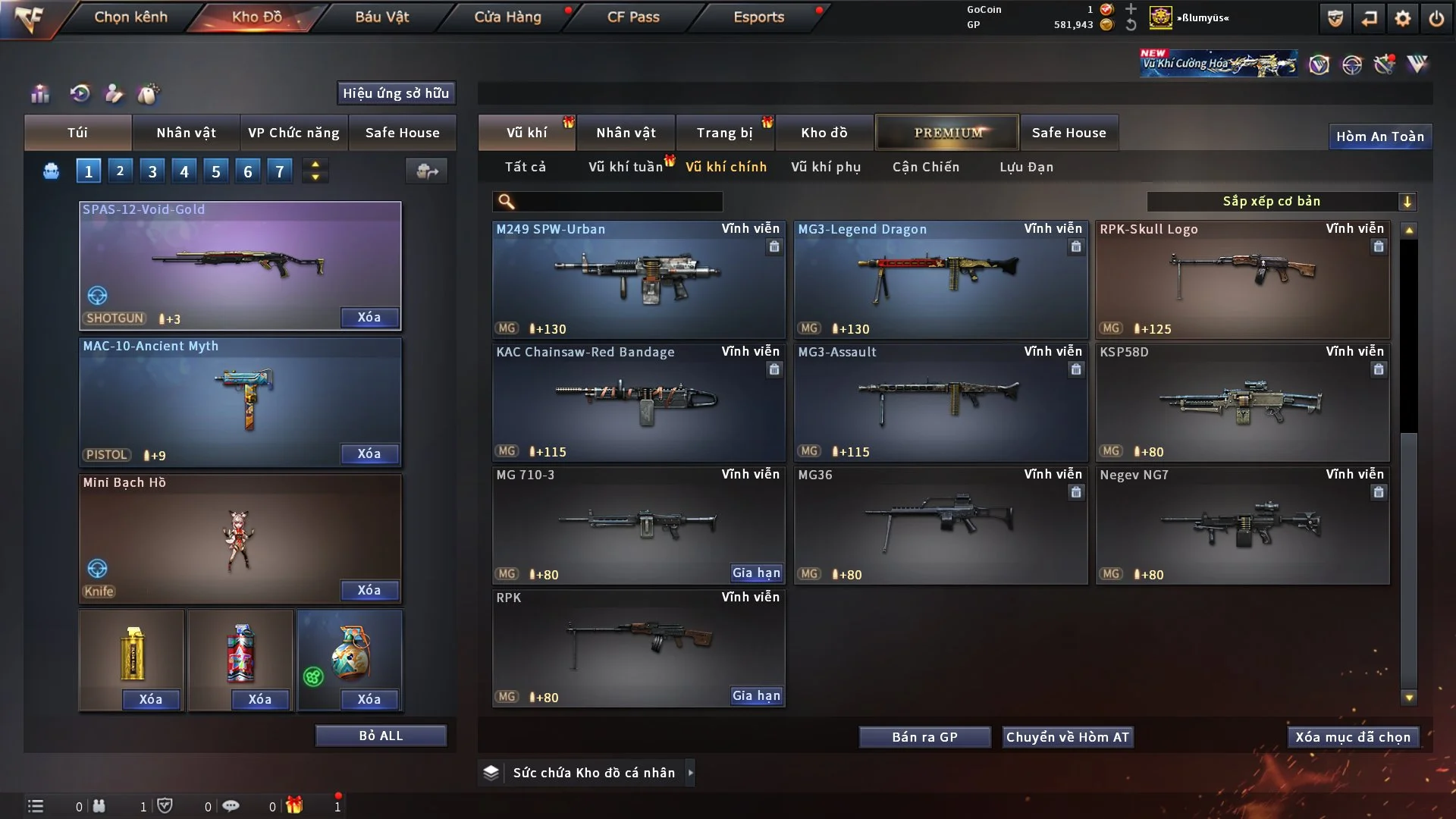
Task: Show the Cận Chiến melee category
Action: point(925,167)
